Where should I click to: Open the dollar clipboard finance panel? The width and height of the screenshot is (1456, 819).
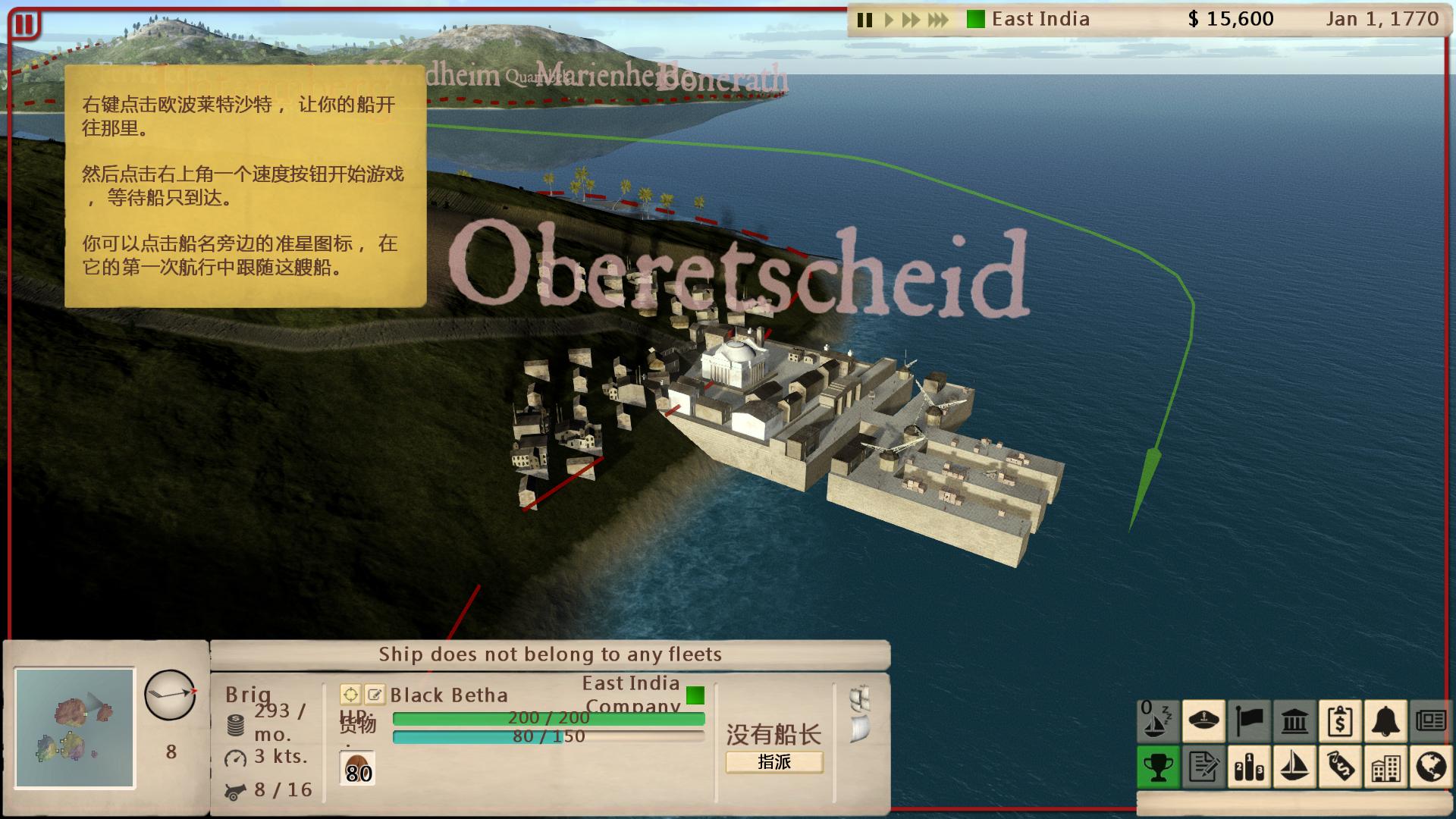pyautogui.click(x=1340, y=720)
